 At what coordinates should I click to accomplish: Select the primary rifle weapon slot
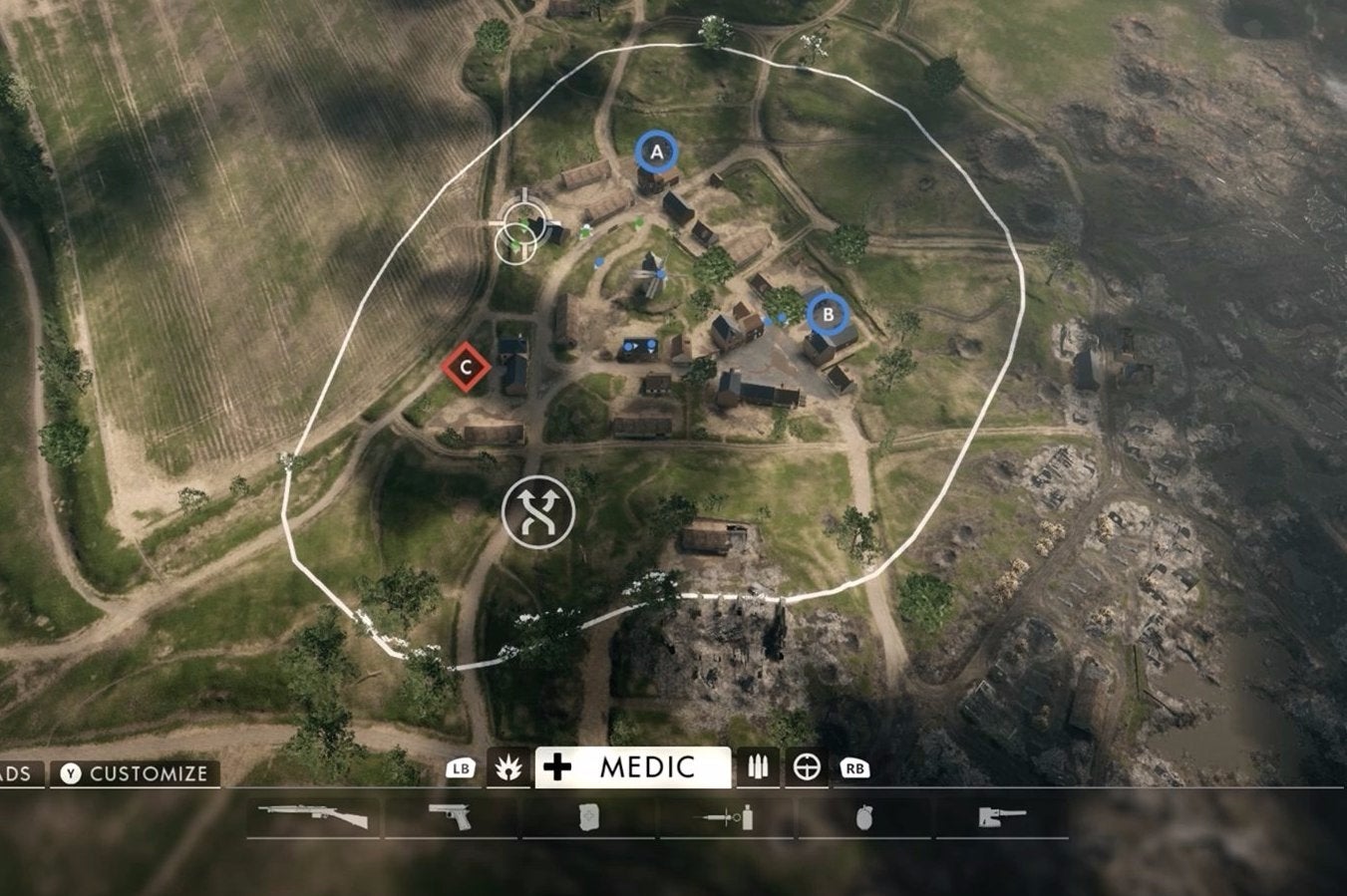click(x=313, y=817)
